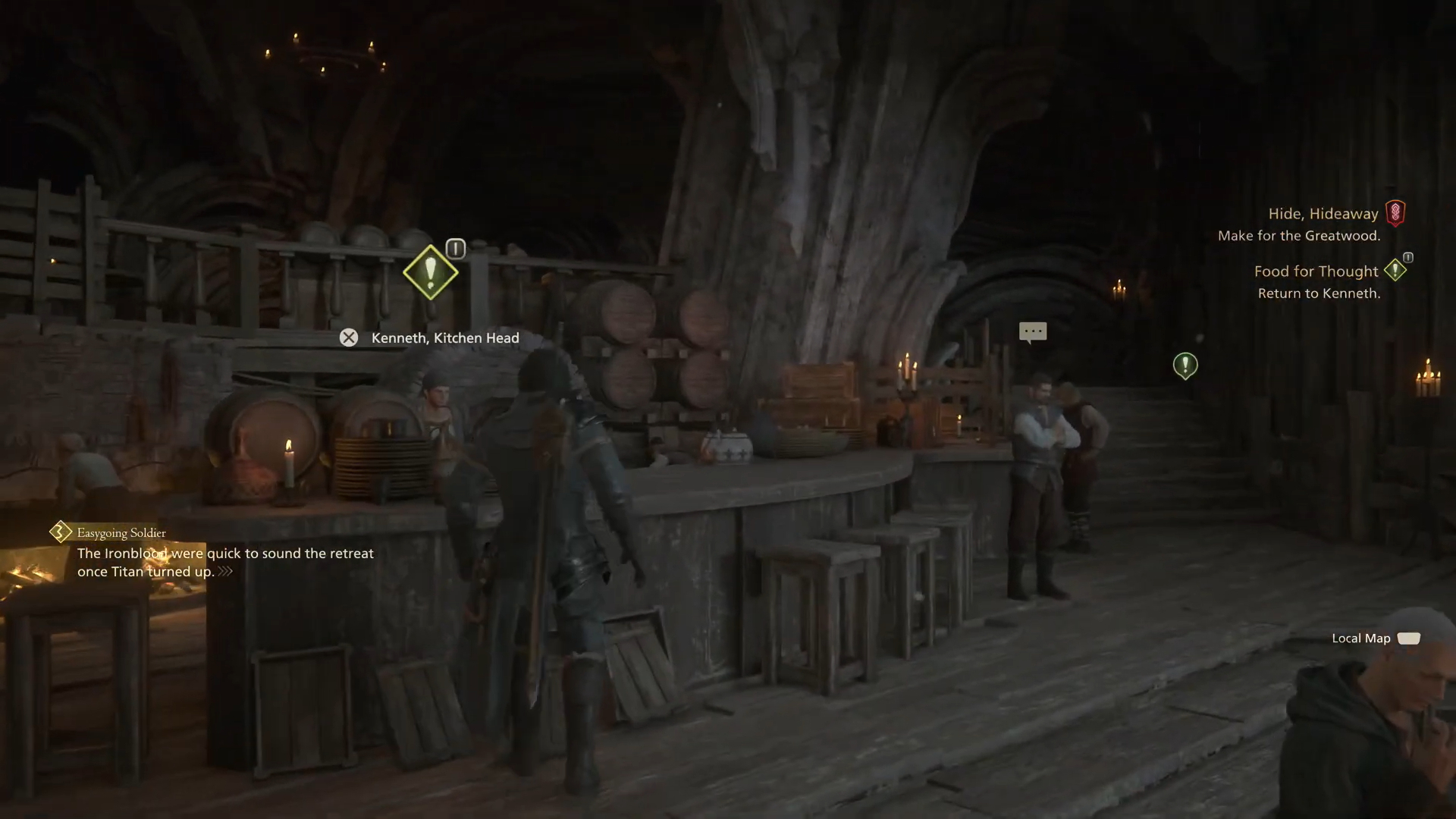Viewport: 1456px width, 819px height.
Task: Select the diamond emblem beside Easygoing Soldier
Action: (59, 532)
